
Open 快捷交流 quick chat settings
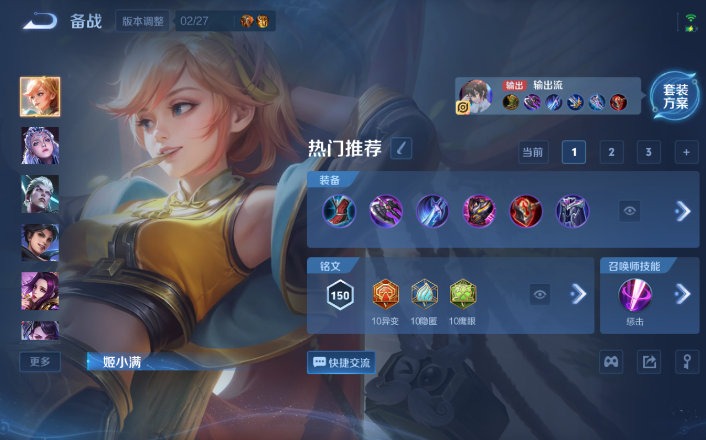tap(341, 362)
